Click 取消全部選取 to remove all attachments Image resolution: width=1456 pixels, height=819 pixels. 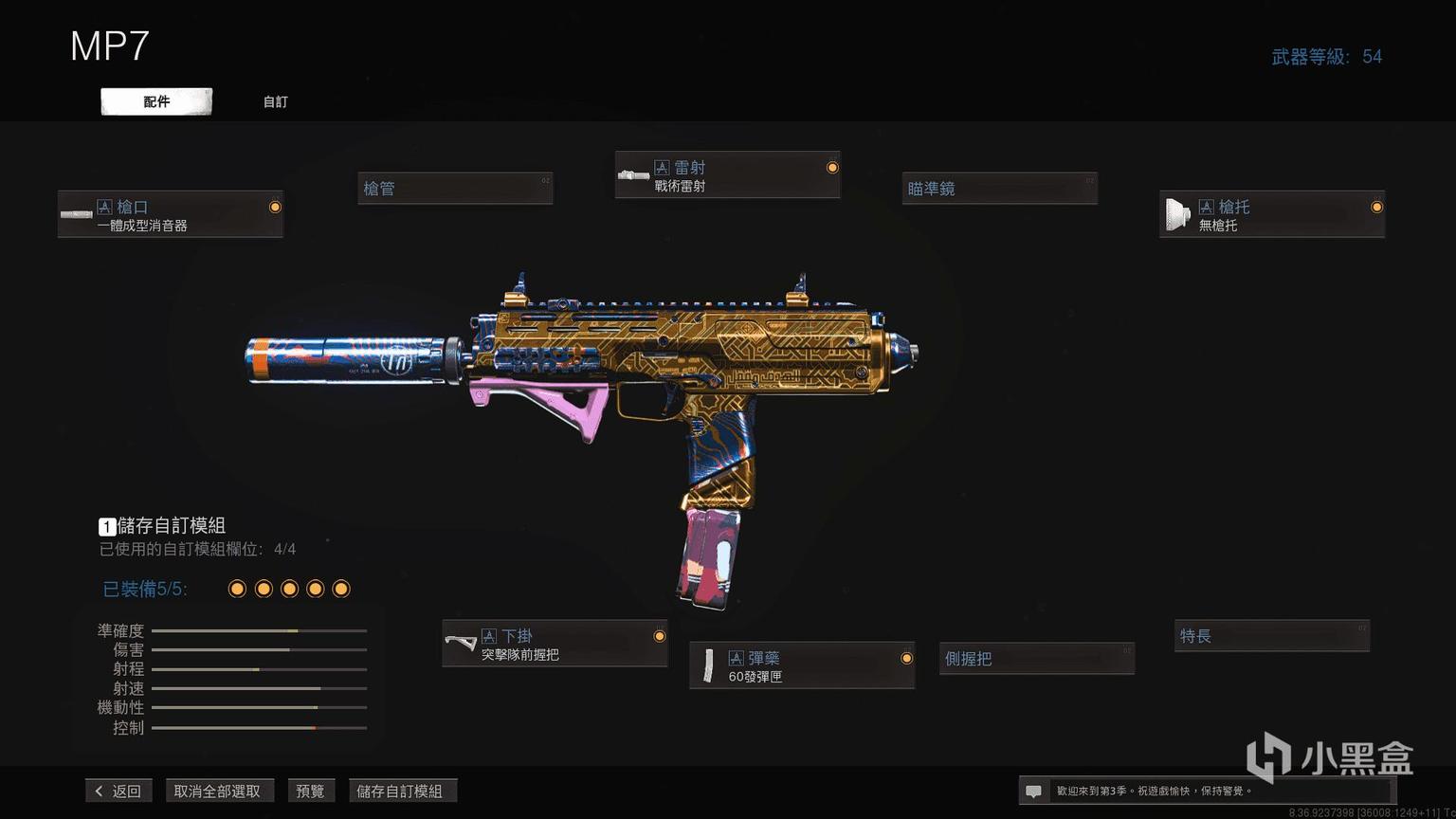point(217,791)
